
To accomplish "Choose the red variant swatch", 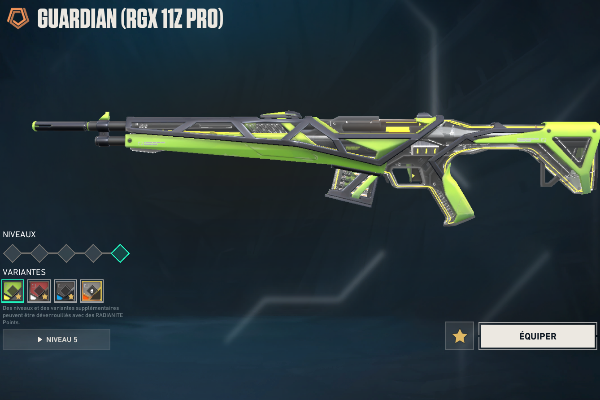I will tap(40, 291).
